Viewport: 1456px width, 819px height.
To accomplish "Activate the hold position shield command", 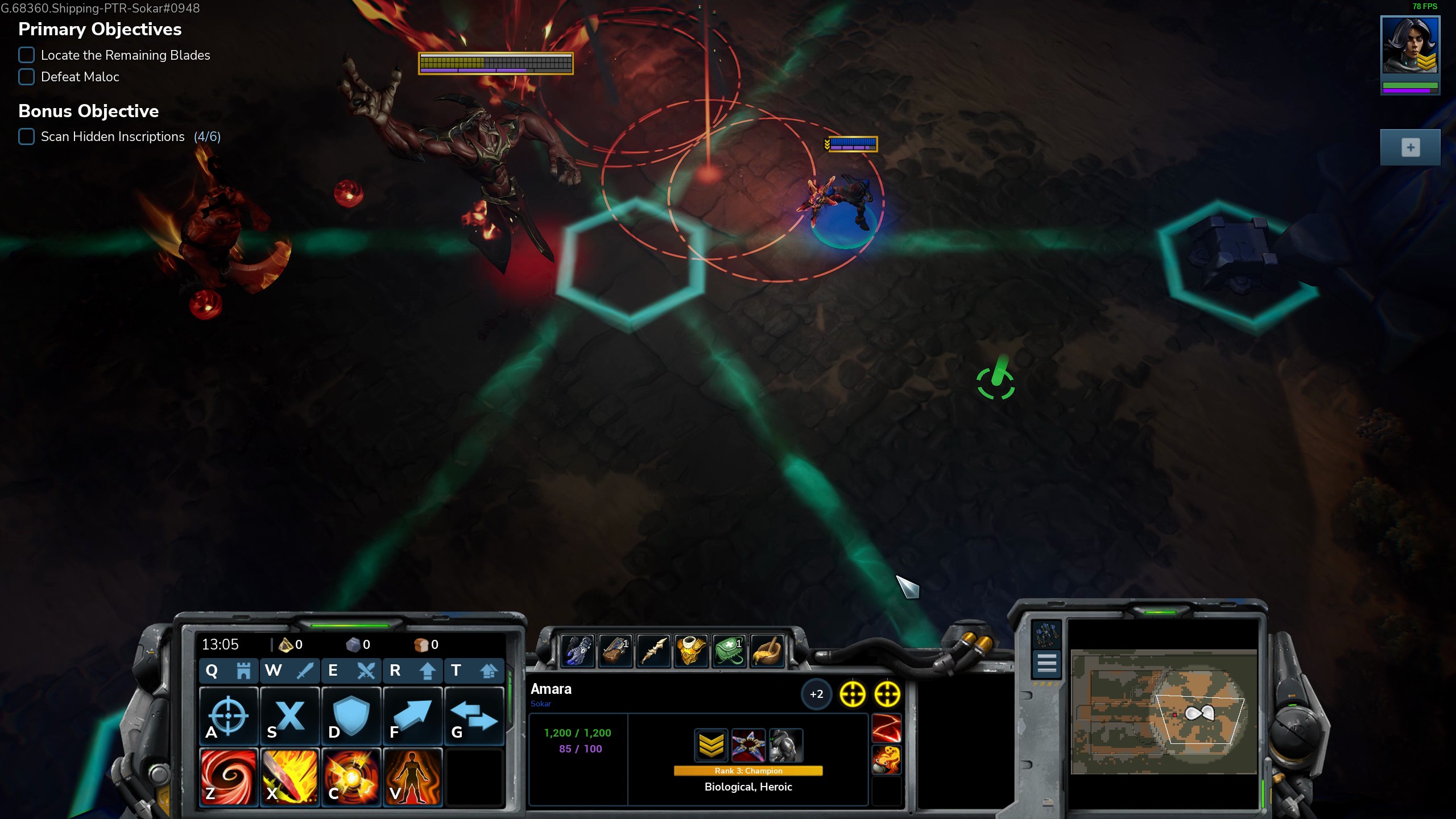I will (351, 715).
